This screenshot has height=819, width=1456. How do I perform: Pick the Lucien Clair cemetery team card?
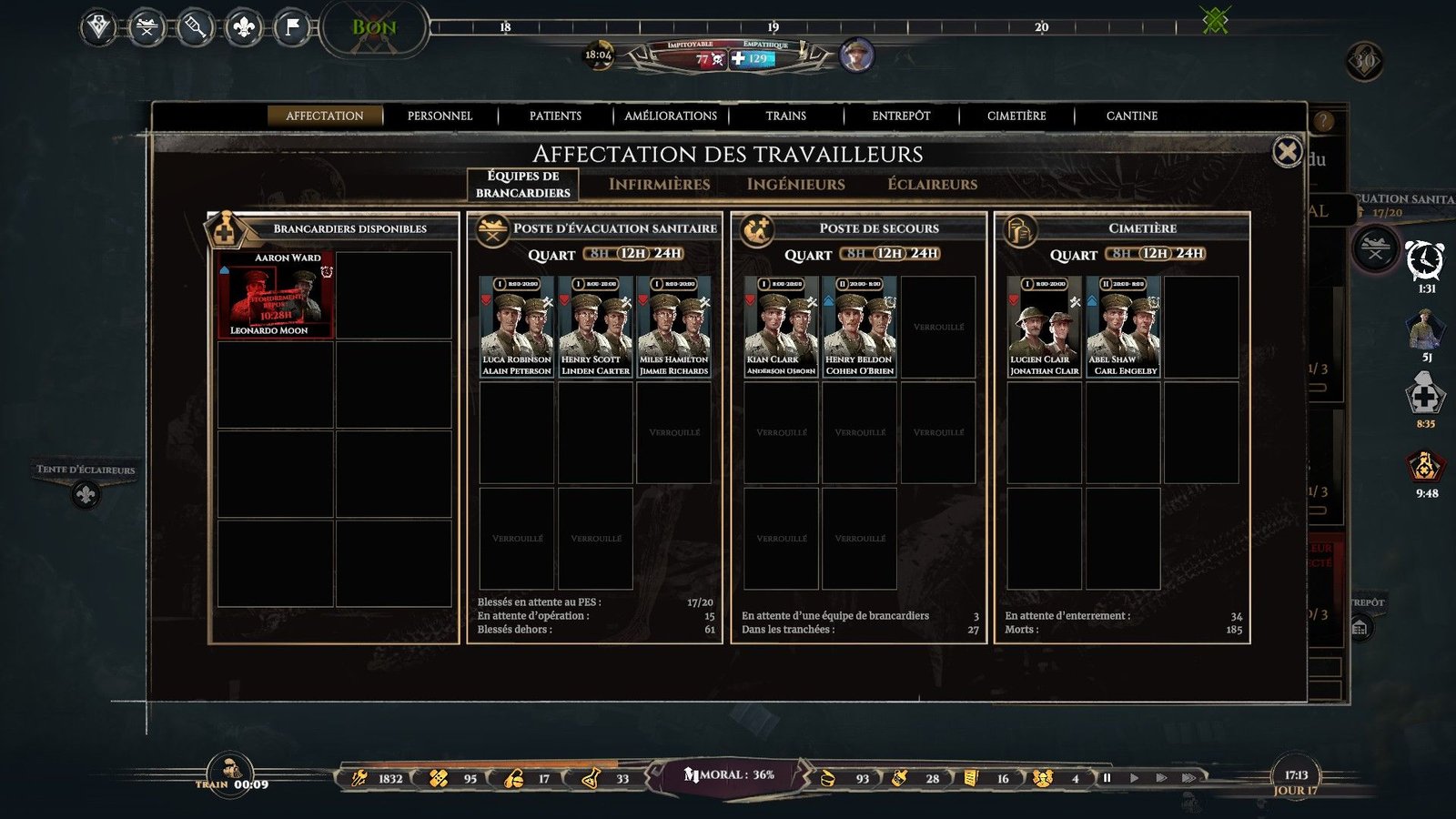pos(1044,327)
